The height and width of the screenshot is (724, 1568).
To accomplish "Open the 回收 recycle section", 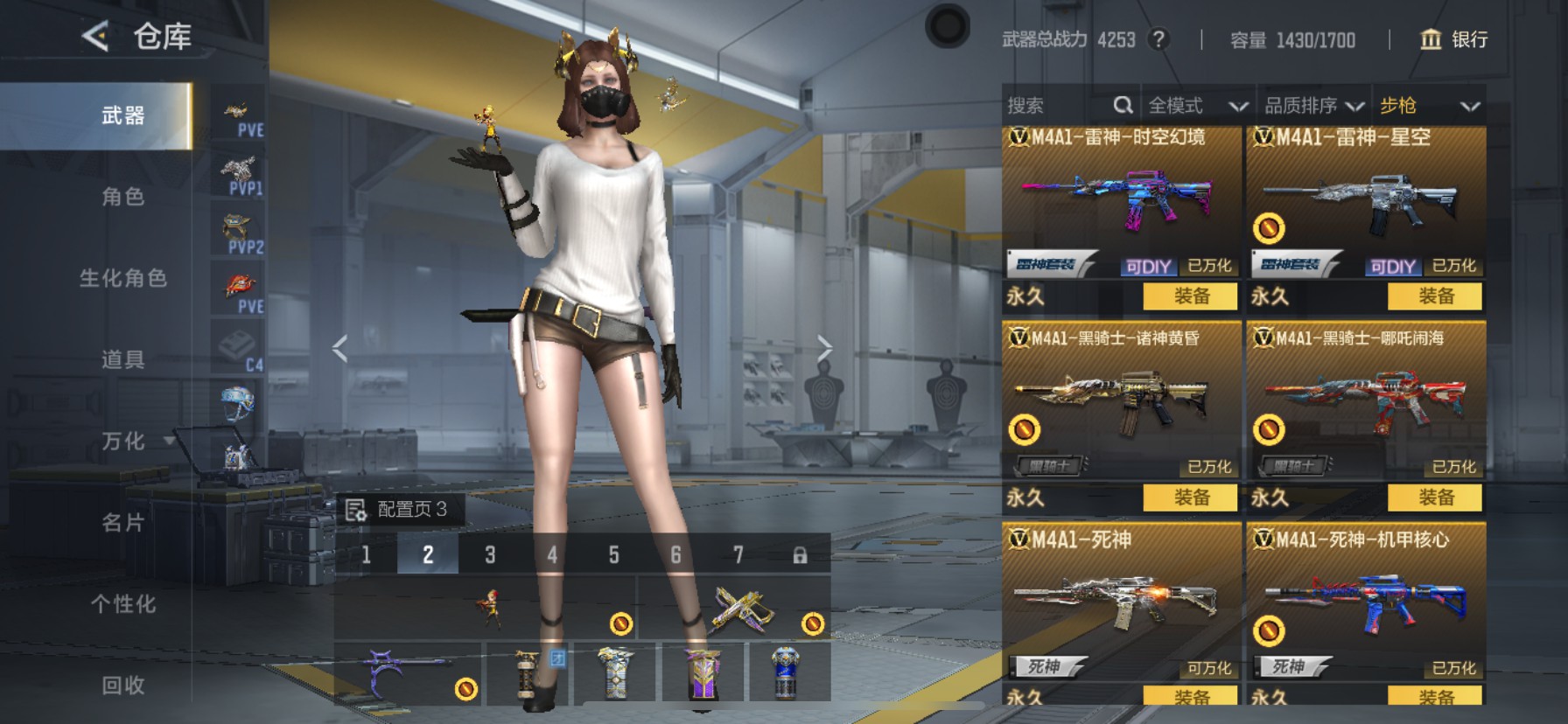I will point(122,686).
